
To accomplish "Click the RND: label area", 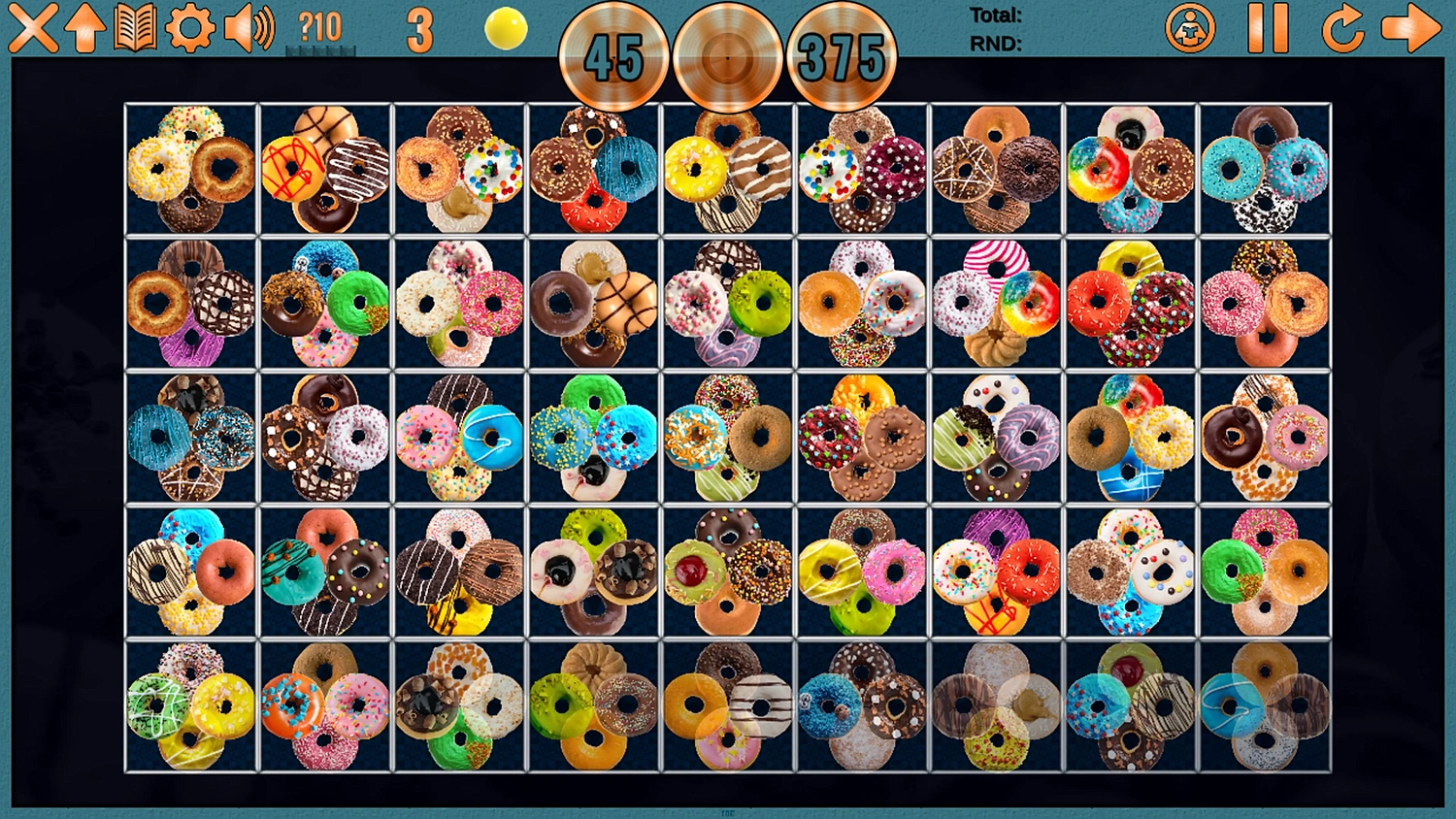I will point(988,43).
